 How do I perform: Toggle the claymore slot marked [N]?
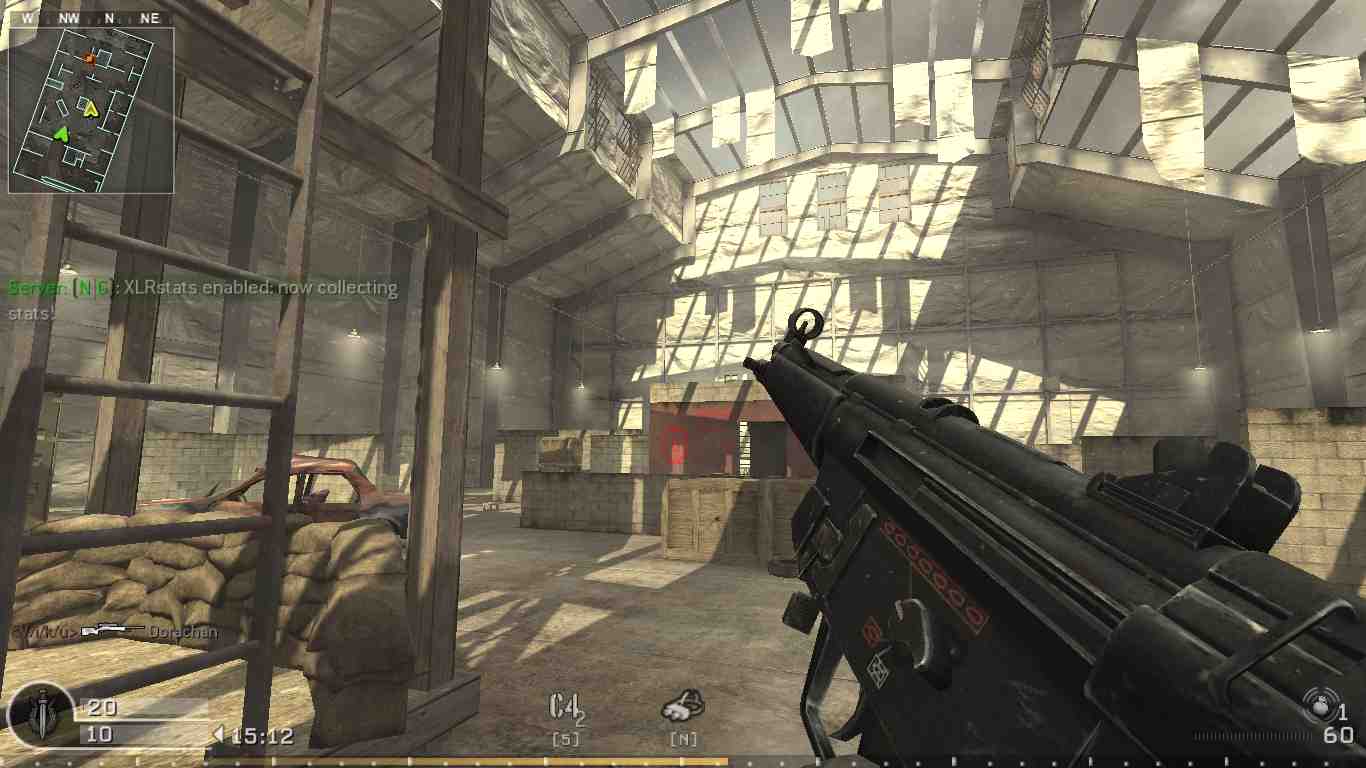(684, 737)
